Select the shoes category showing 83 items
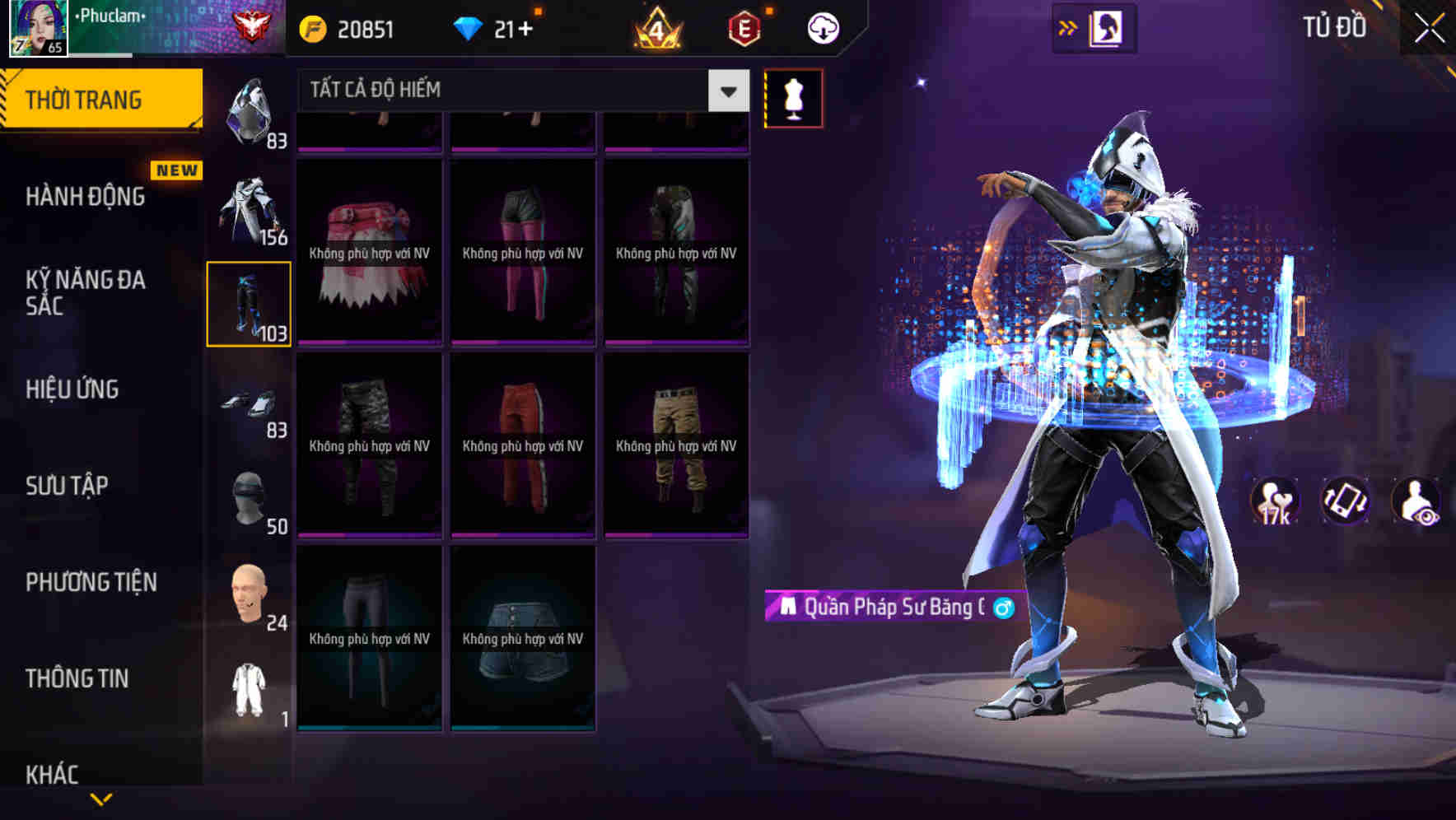Image resolution: width=1456 pixels, height=820 pixels. (x=249, y=403)
